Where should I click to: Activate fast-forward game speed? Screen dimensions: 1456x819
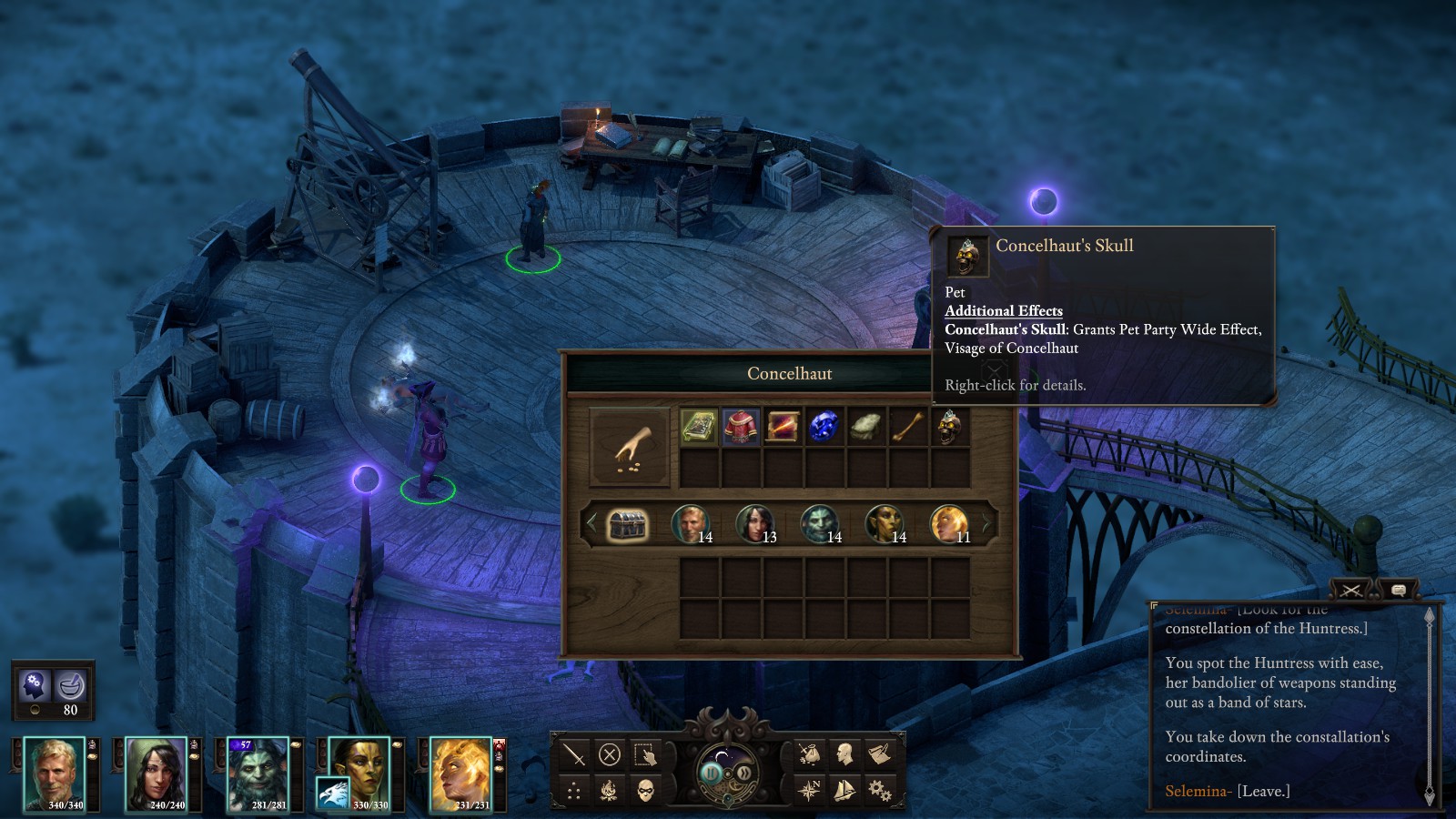743,773
